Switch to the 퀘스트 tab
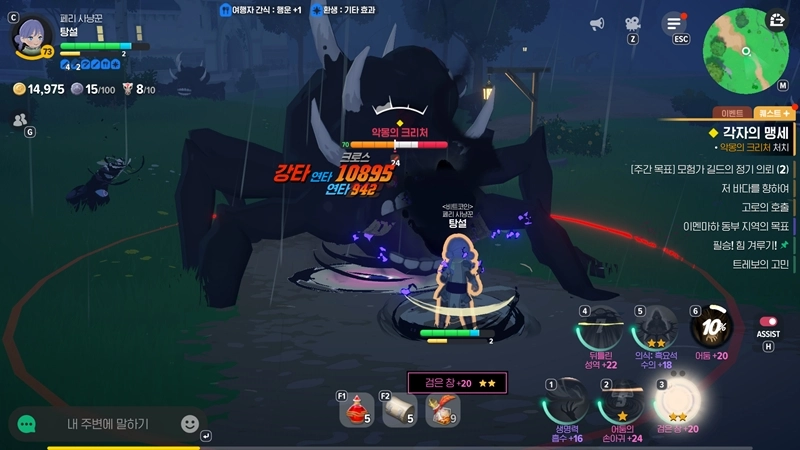The width and height of the screenshot is (800, 450). click(772, 114)
